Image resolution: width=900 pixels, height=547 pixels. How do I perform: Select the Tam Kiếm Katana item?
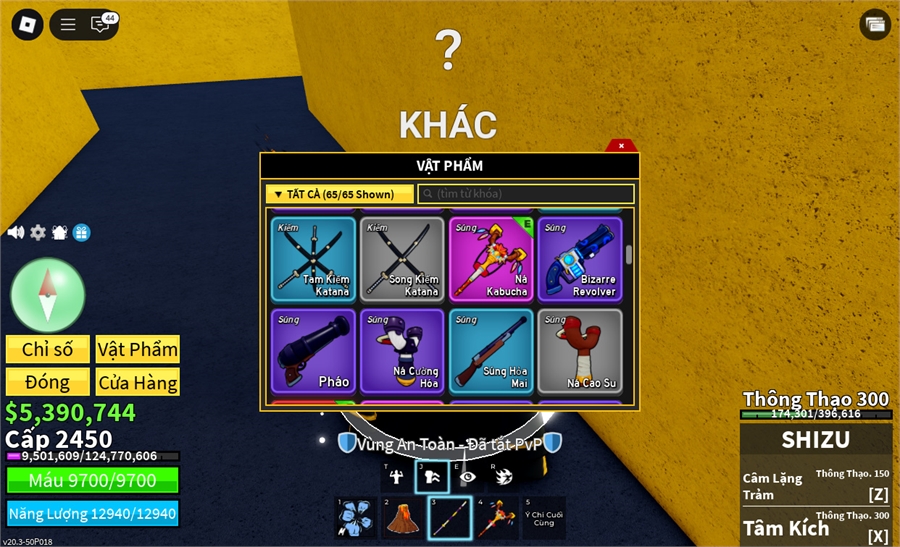313,259
